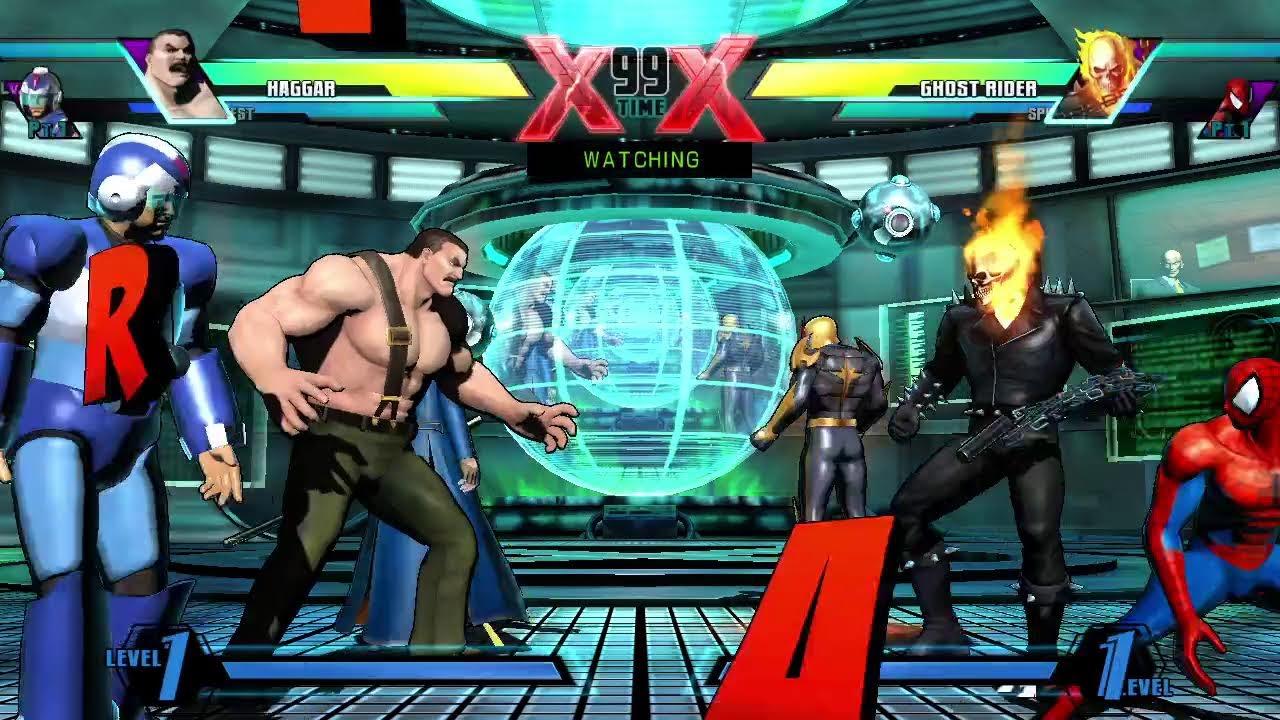Screen dimensions: 1280x720
Task: Click the blue-helmeted partner portrait
Action: click(x=42, y=100)
